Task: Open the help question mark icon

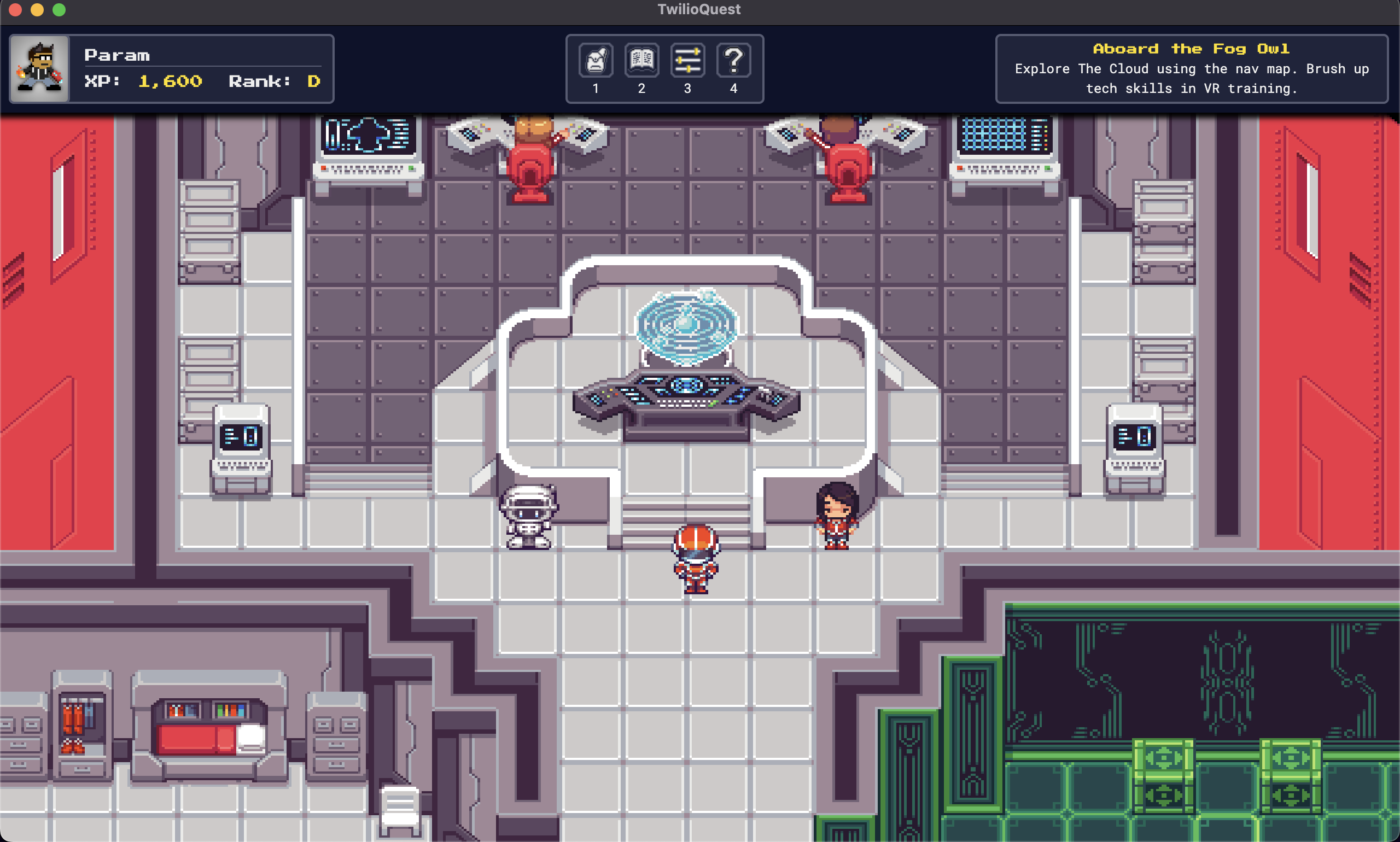Action: click(x=734, y=59)
